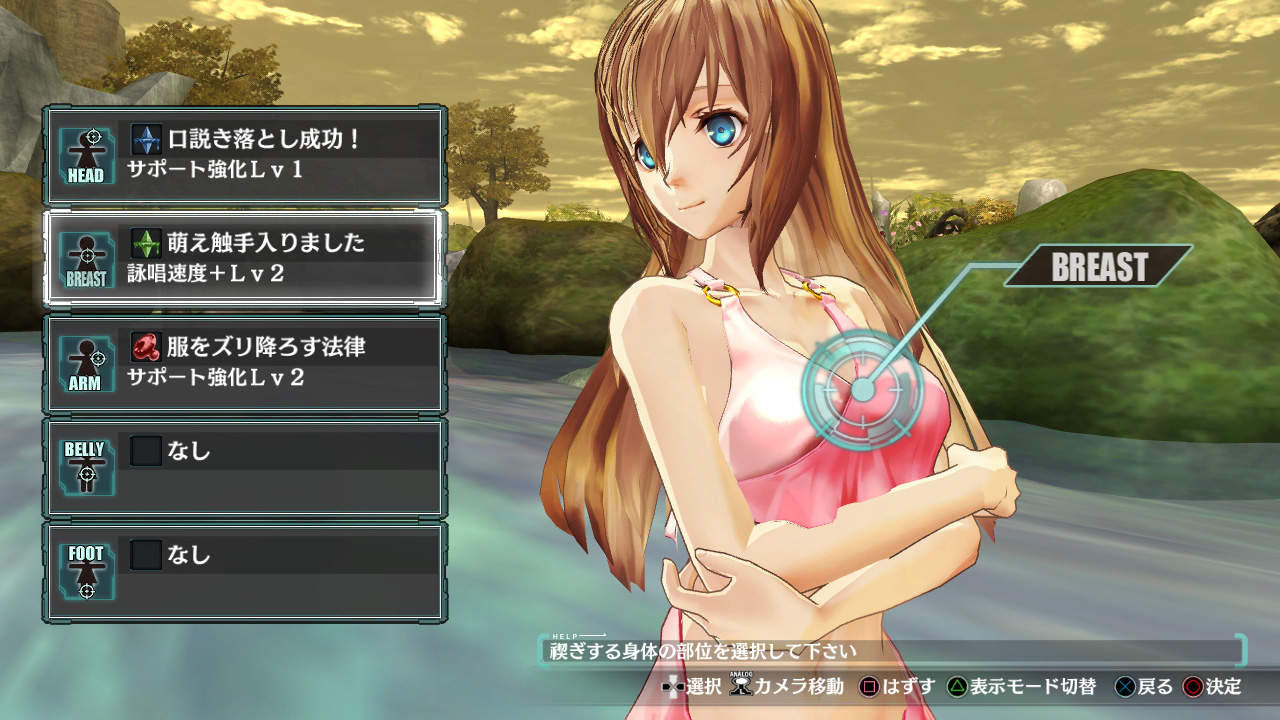Select the empty BELLY slot row
Image resolution: width=1280 pixels, height=720 pixels.
click(244, 466)
